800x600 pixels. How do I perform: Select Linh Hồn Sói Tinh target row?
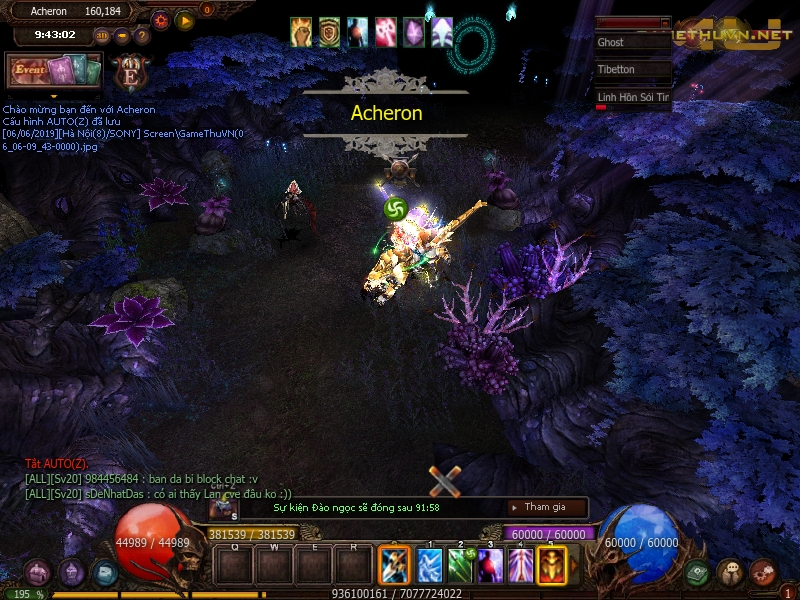633,97
